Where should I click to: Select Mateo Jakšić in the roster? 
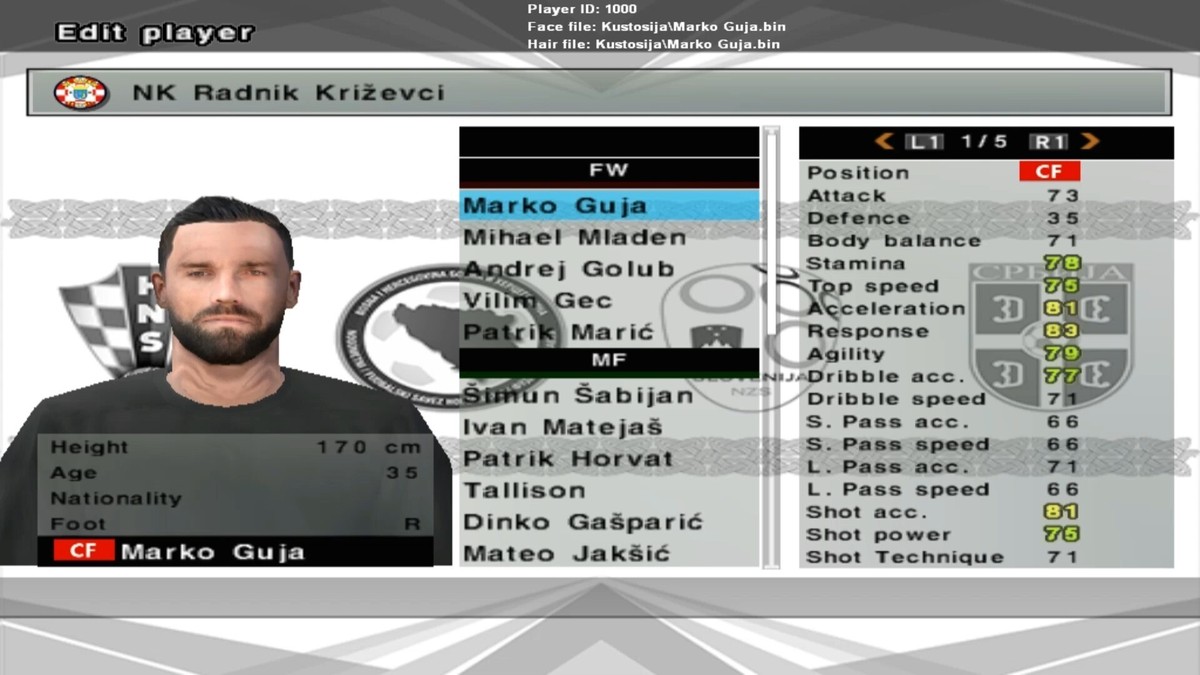[566, 554]
